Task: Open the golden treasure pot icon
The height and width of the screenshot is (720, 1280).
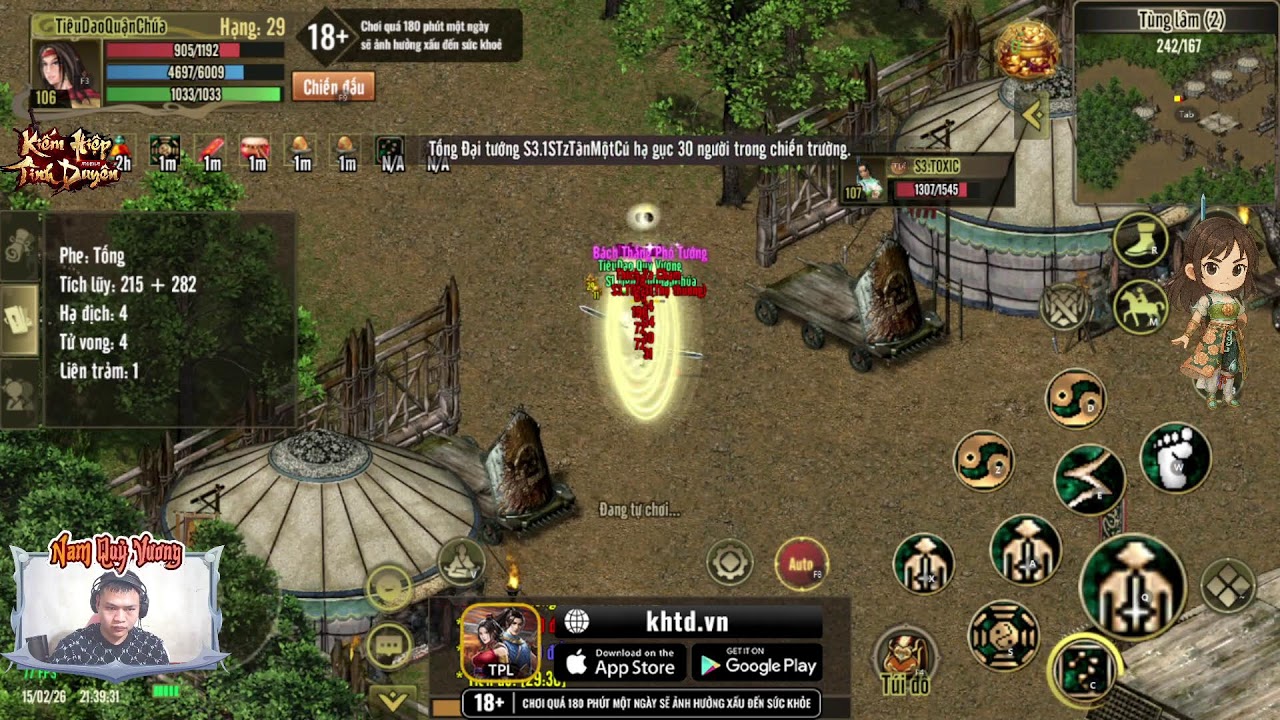Action: click(x=1027, y=50)
